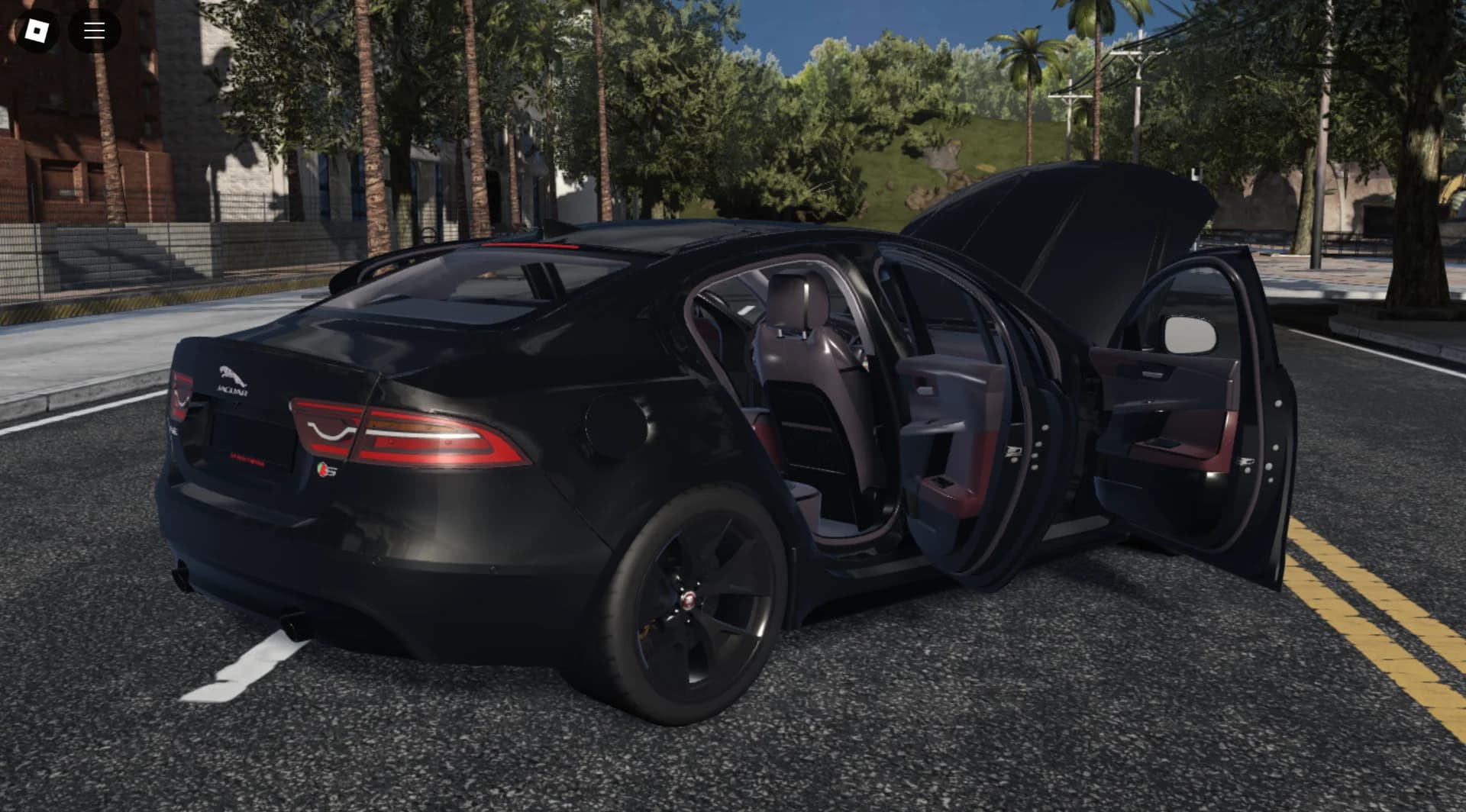1466x812 pixels.
Task: Open the hamburger menu button
Action: pos(95,31)
